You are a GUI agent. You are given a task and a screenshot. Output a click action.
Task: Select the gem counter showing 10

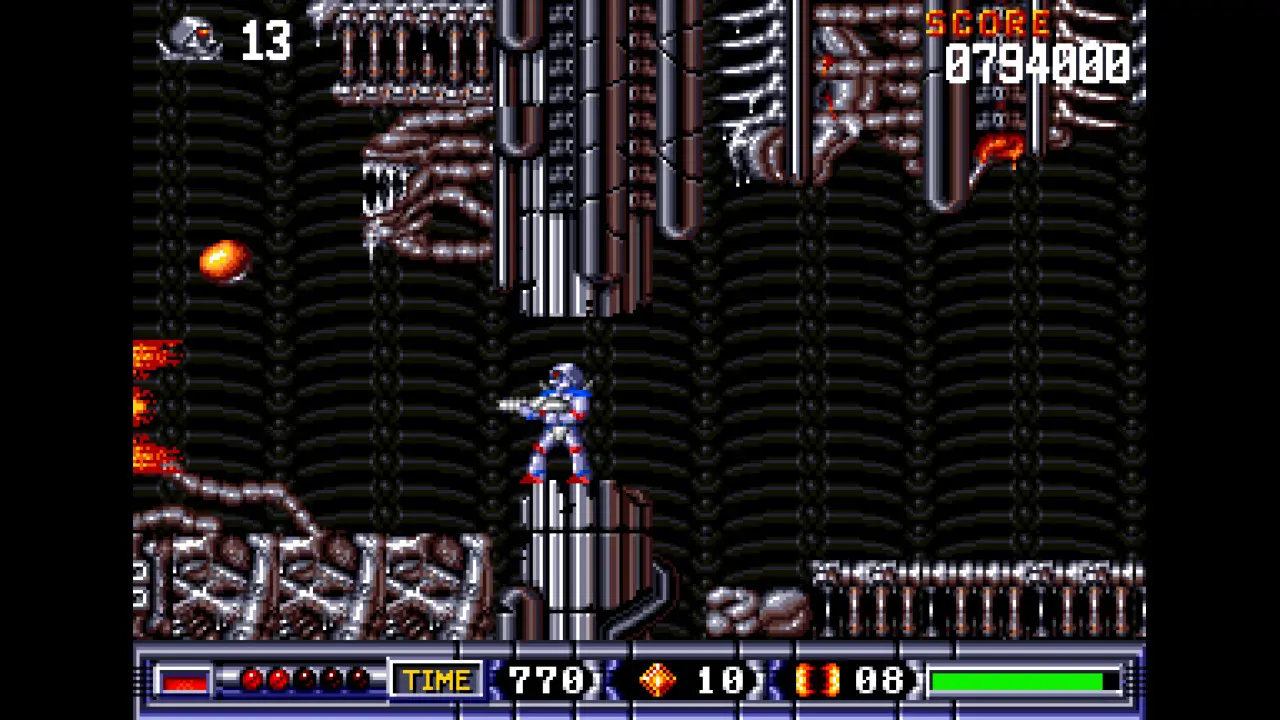click(x=722, y=680)
